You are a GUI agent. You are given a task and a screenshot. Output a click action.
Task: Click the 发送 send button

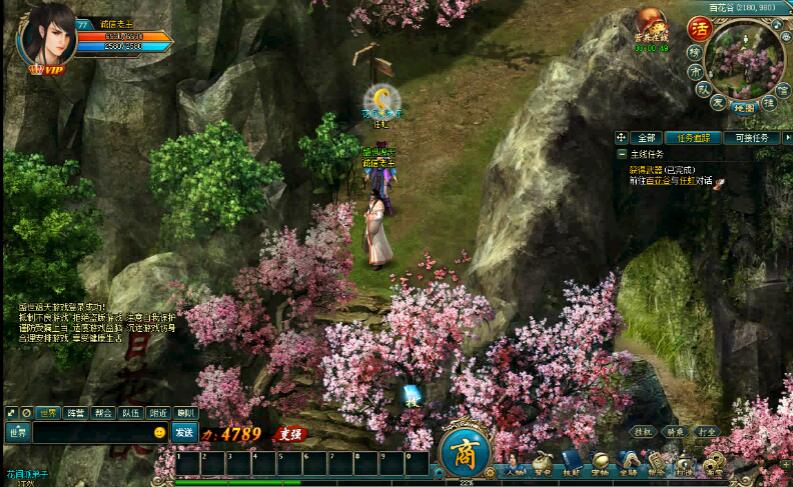[184, 432]
